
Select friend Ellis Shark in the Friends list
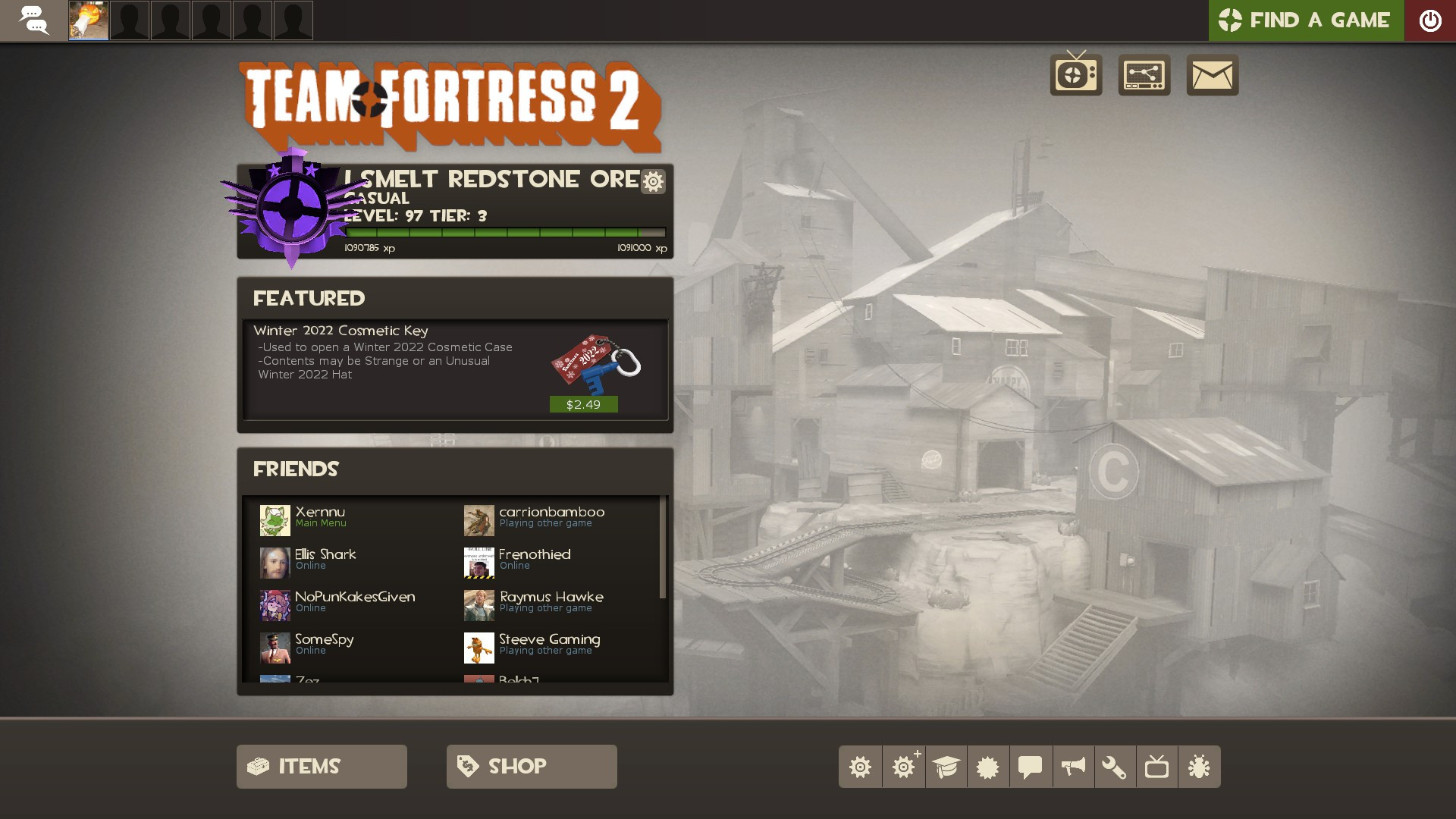(325, 559)
